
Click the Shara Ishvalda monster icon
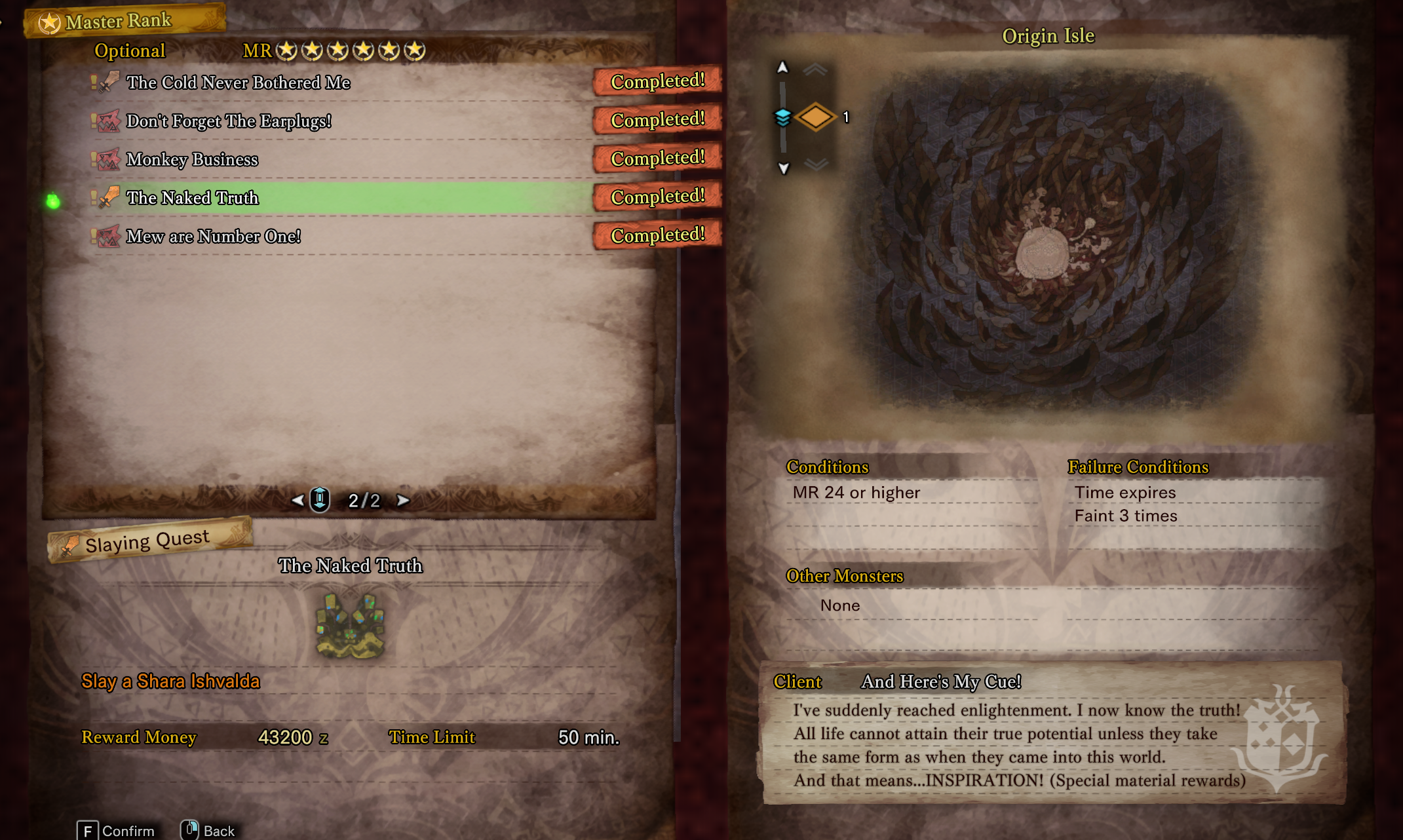pyautogui.click(x=350, y=625)
